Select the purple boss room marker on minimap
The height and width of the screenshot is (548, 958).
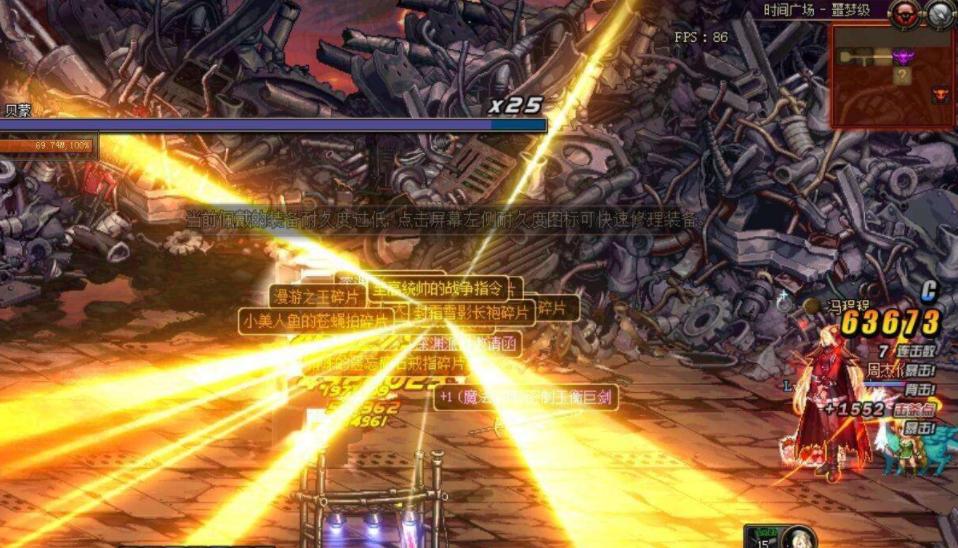coord(902,57)
